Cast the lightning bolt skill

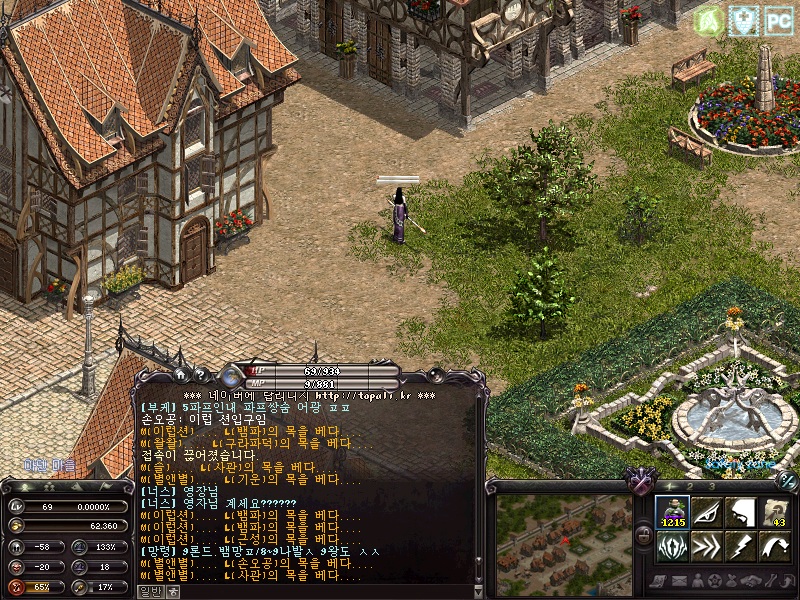pyautogui.click(x=741, y=547)
